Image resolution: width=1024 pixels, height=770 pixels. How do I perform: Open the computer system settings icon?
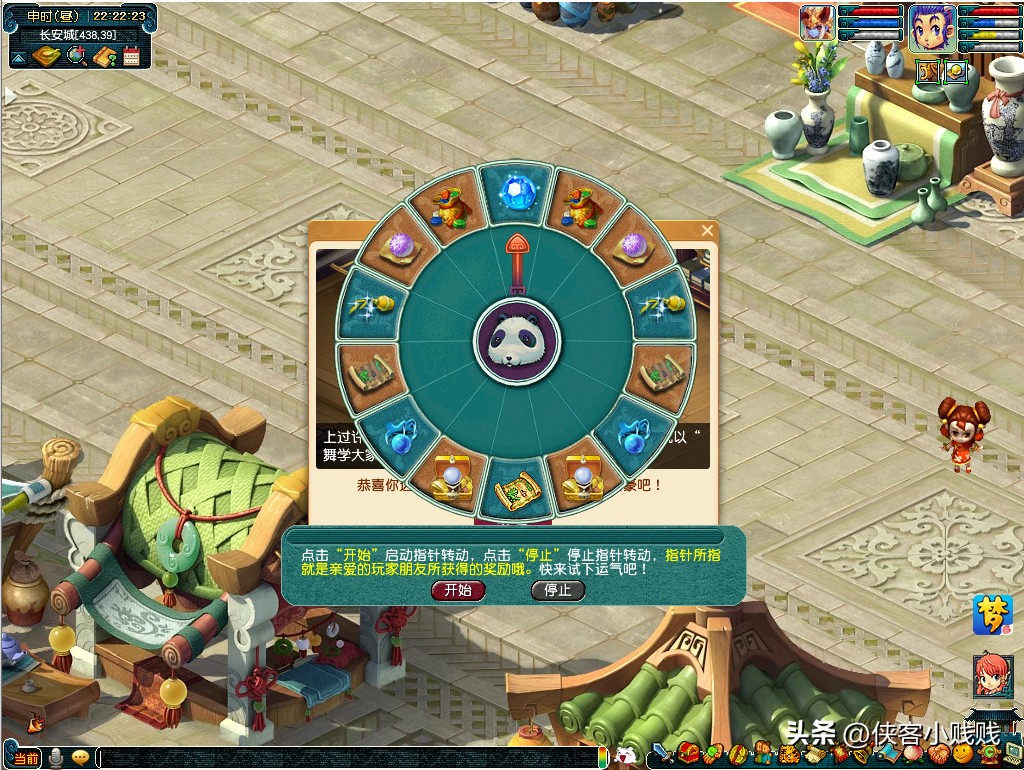[1011, 753]
